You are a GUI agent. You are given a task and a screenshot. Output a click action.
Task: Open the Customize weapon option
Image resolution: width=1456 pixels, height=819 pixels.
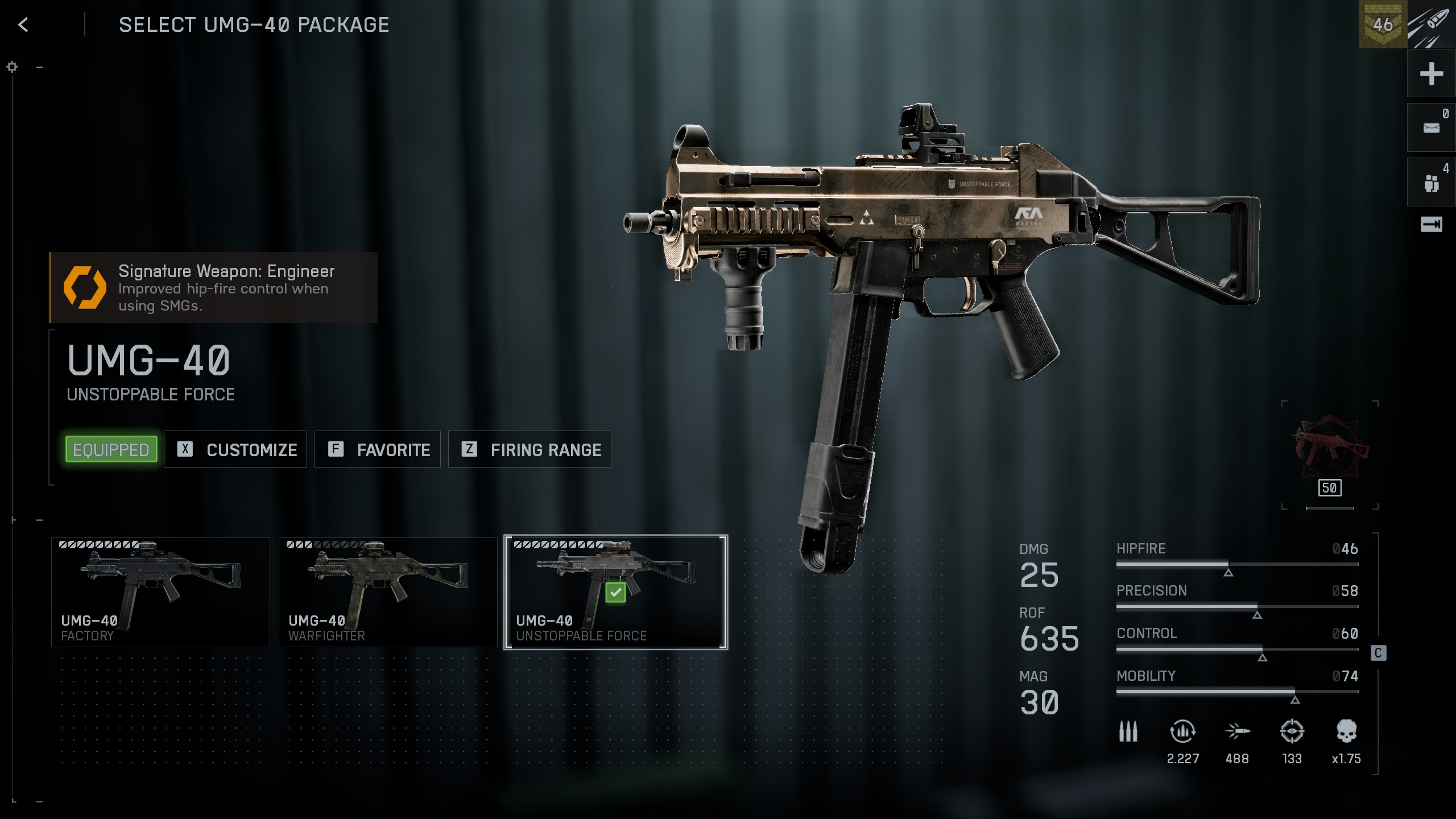[x=235, y=449]
